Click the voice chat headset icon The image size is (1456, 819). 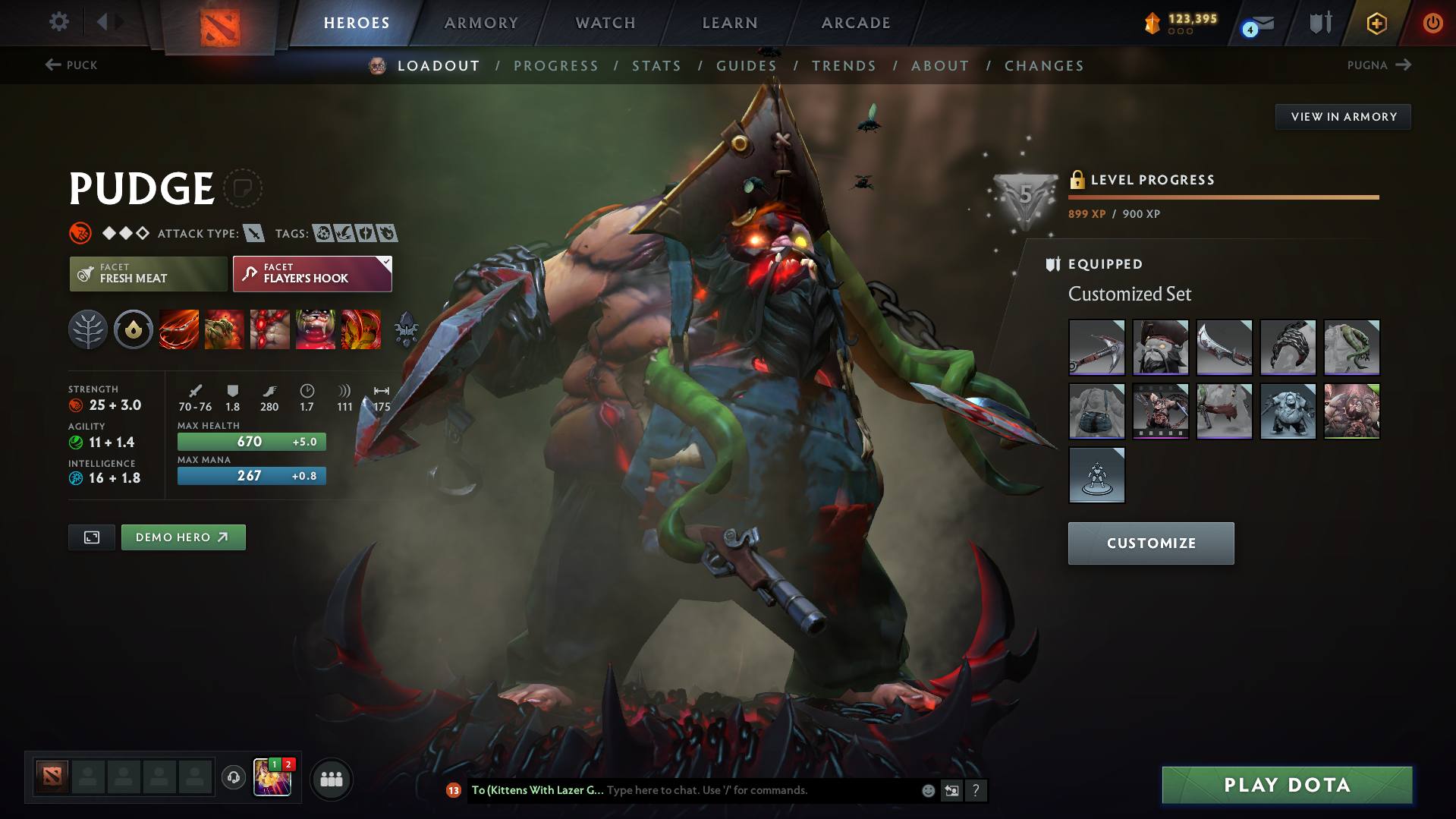point(233,779)
